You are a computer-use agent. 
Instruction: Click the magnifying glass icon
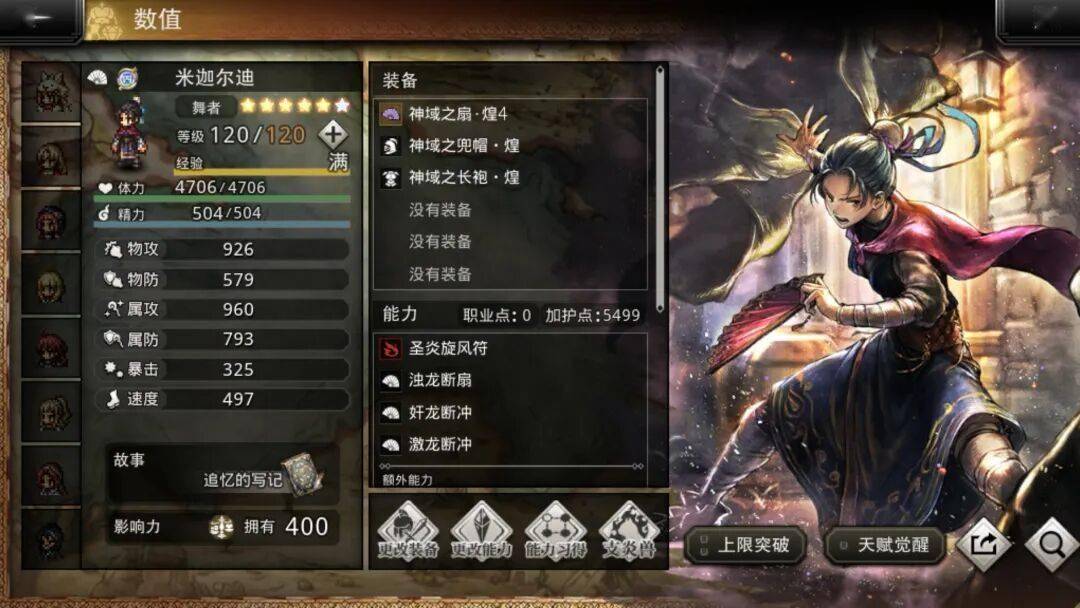tap(1050, 544)
